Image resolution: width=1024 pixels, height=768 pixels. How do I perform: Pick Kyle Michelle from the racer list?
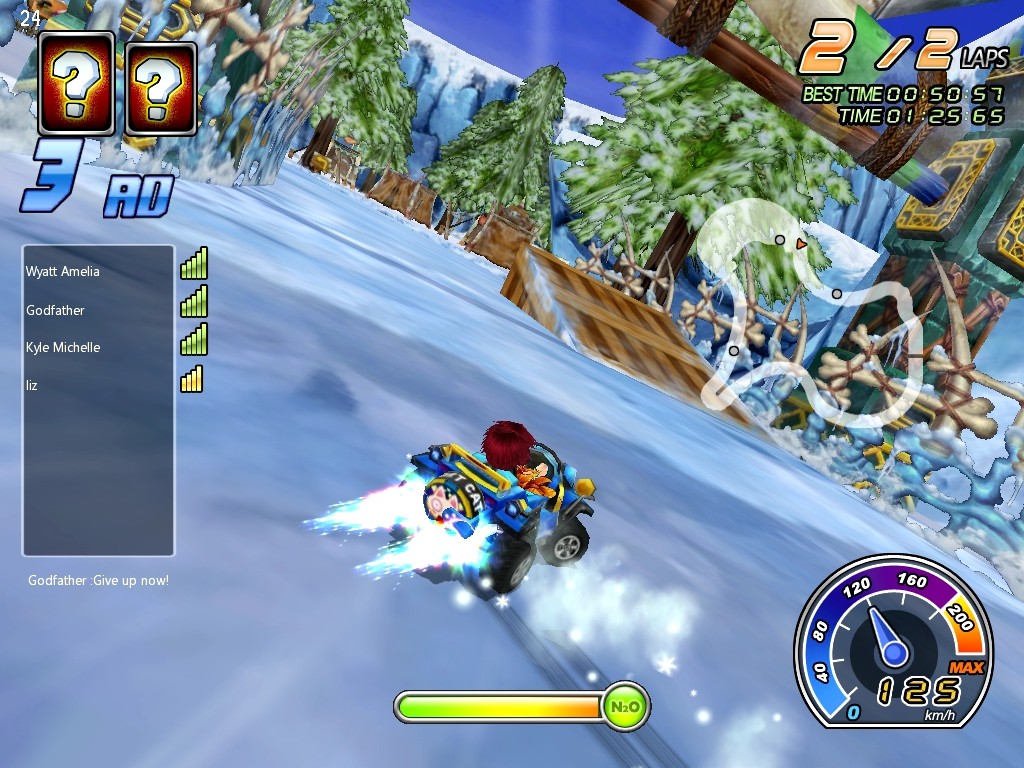click(63, 347)
